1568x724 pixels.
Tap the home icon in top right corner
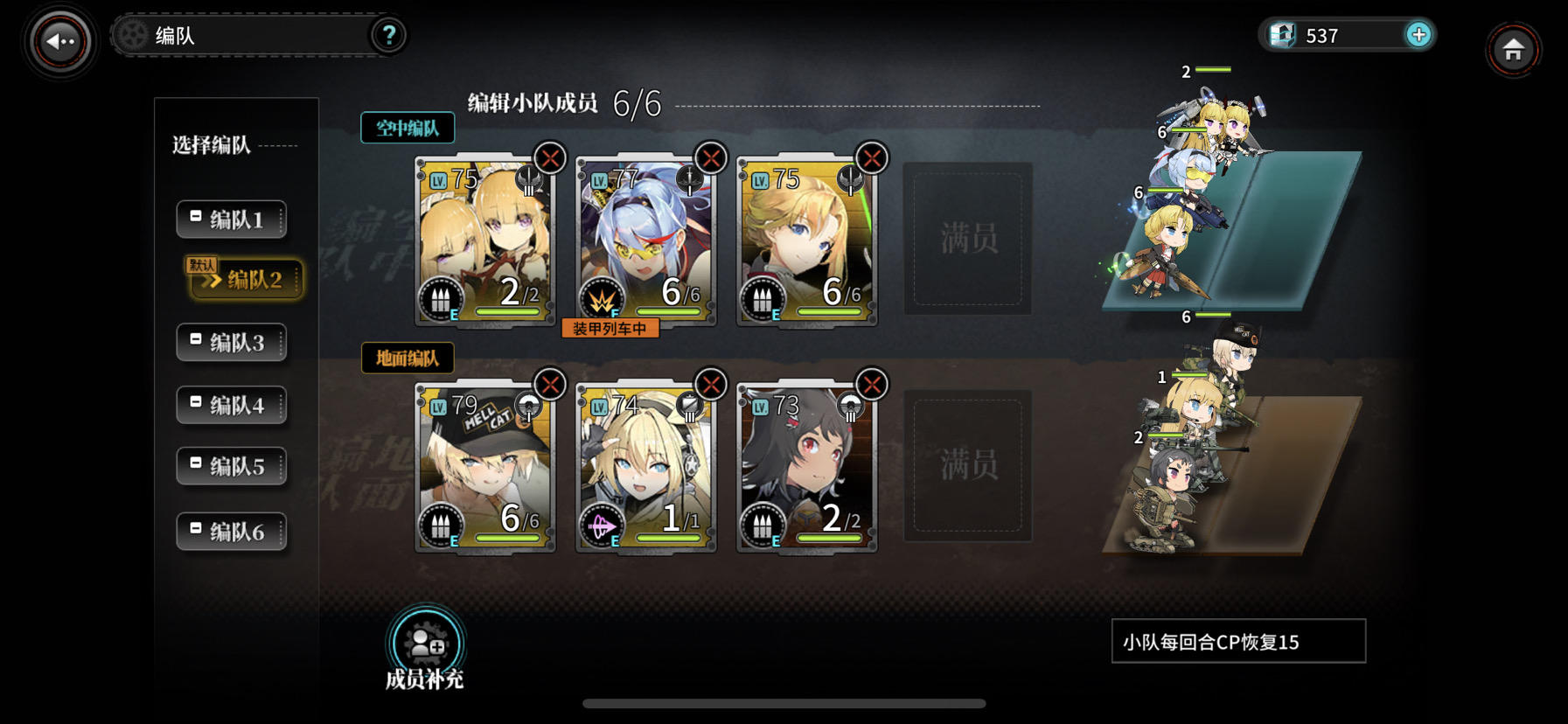[x=1514, y=50]
